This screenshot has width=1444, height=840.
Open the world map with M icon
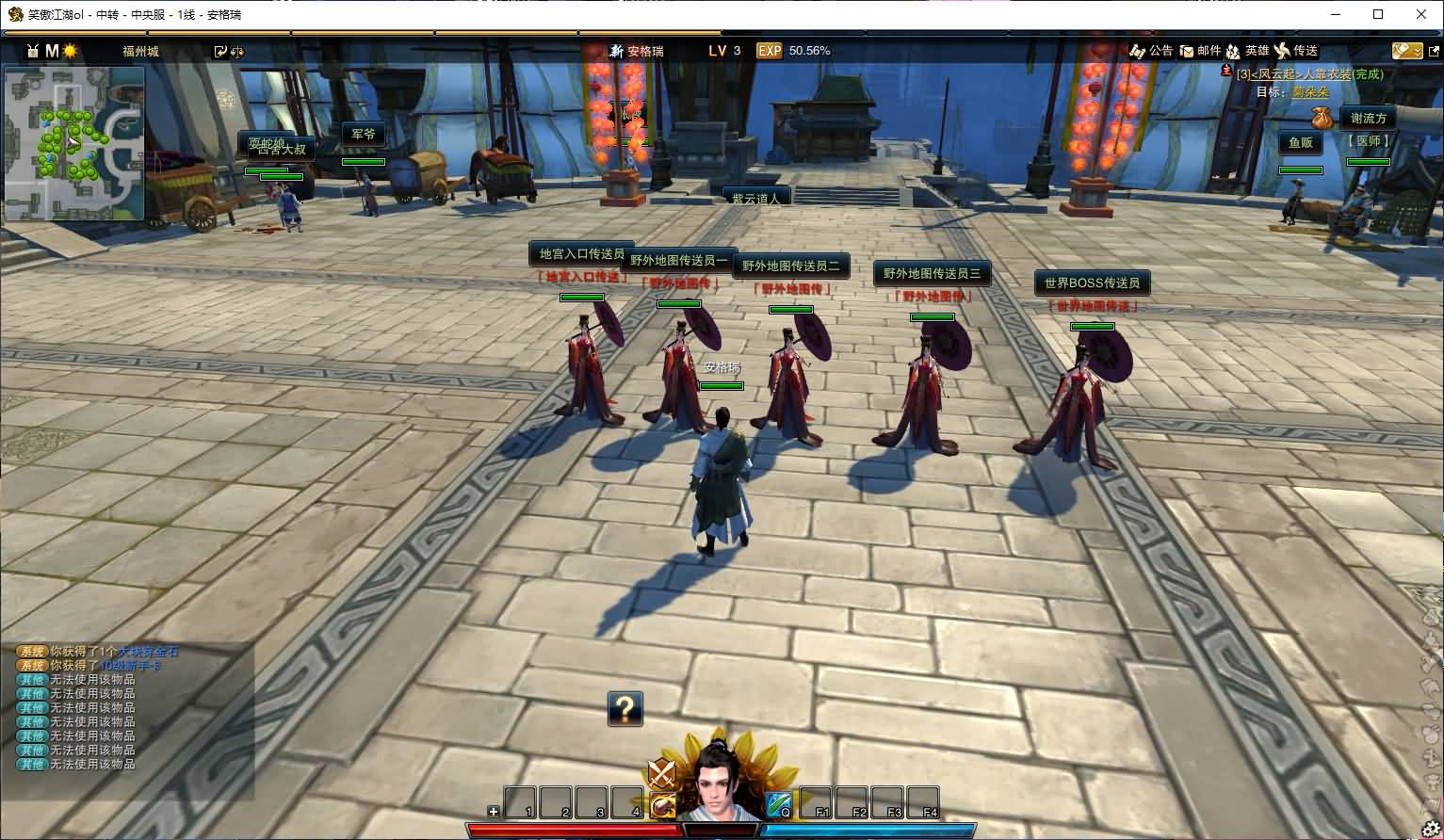click(52, 51)
